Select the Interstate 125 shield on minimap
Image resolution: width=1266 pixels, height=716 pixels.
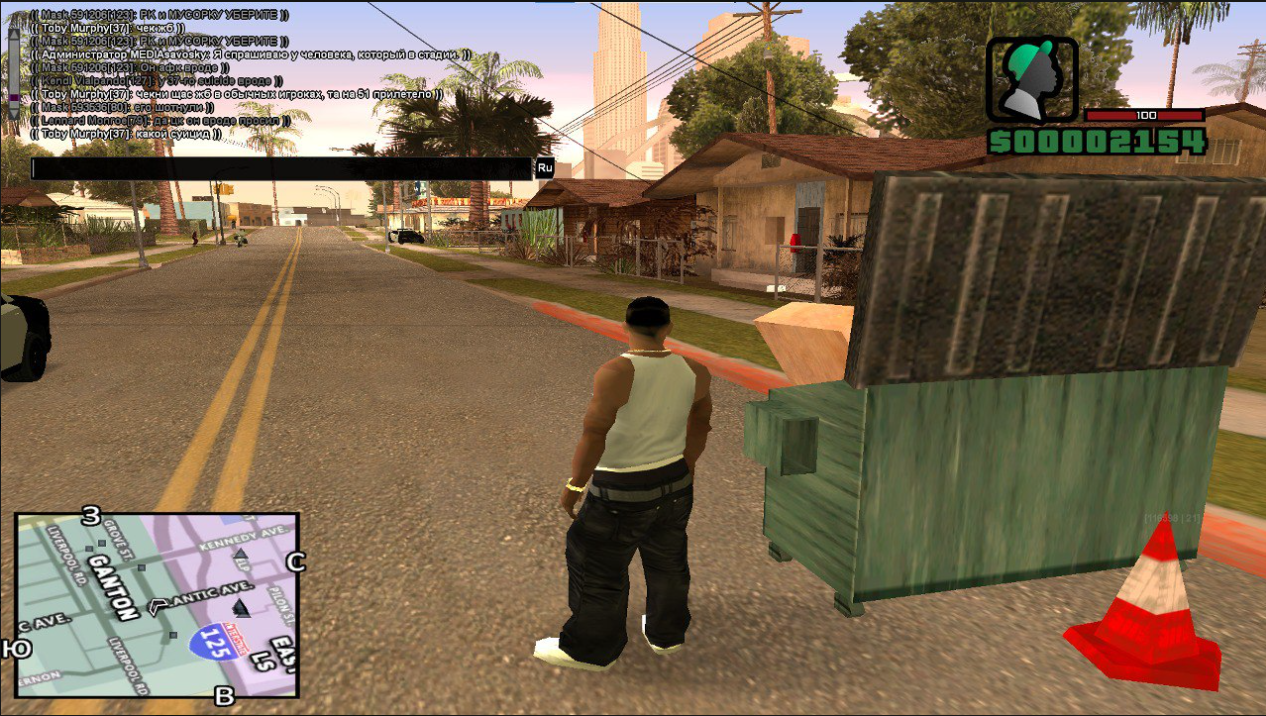(213, 640)
